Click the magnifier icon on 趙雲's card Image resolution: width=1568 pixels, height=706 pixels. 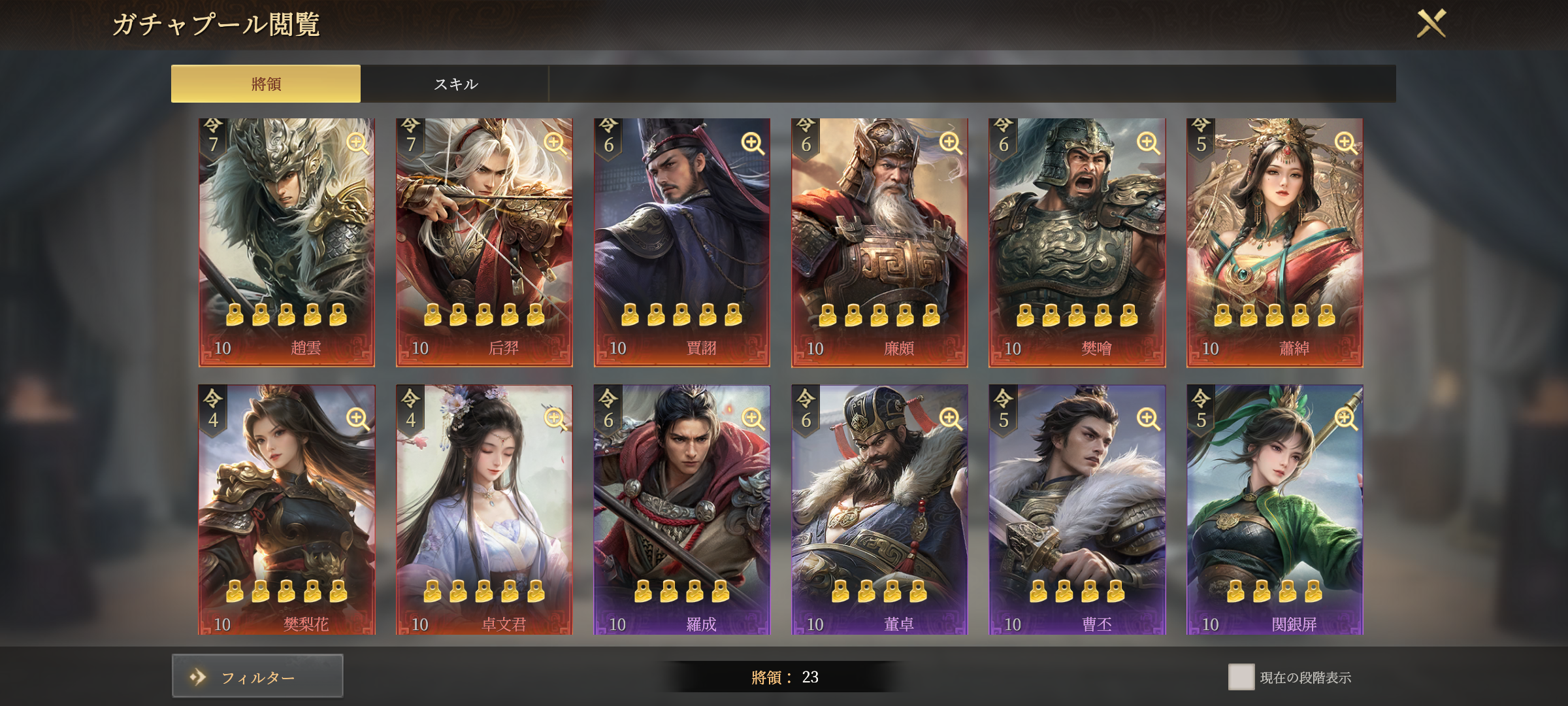click(357, 143)
